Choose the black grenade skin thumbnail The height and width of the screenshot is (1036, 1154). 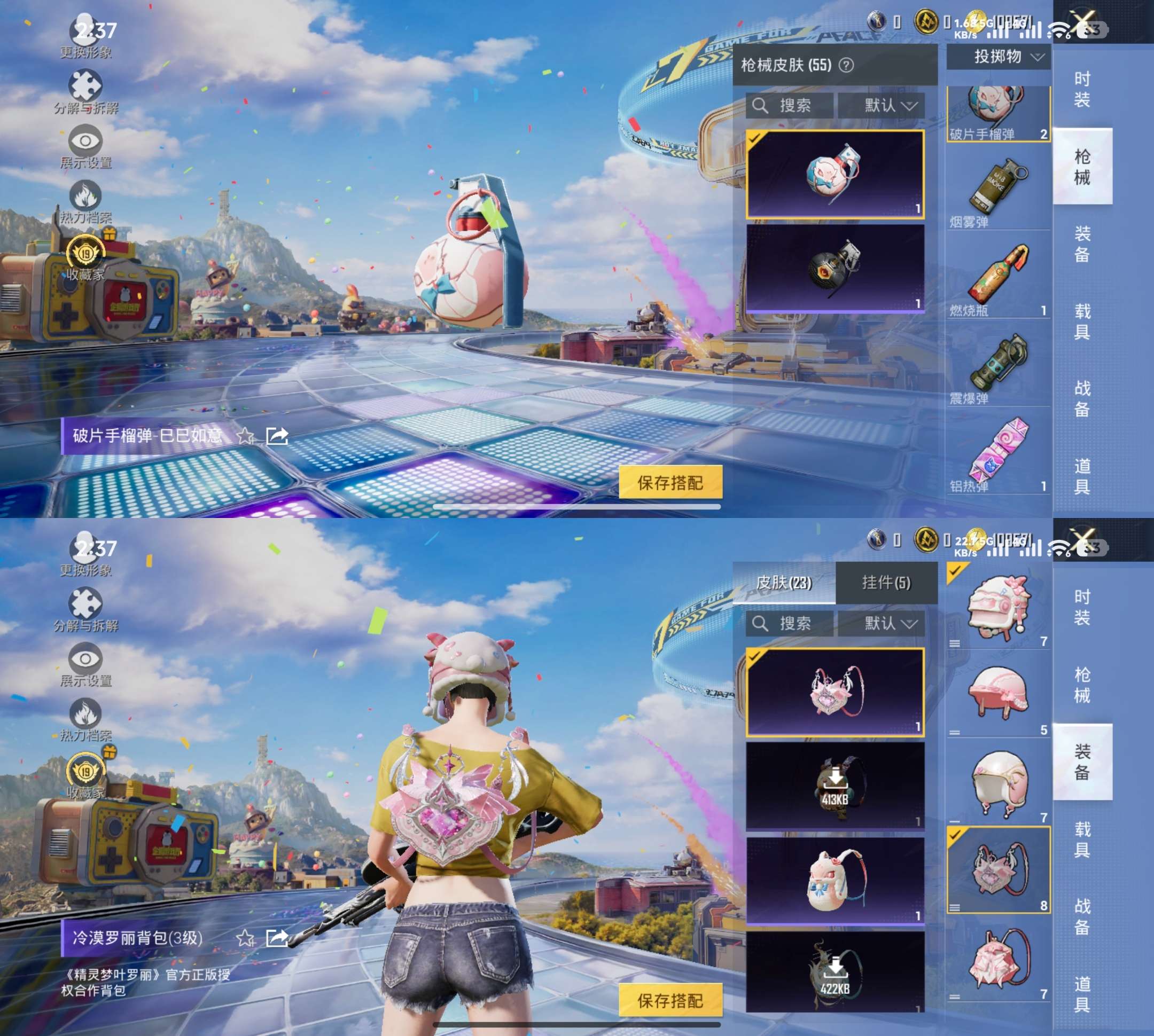pyautogui.click(x=835, y=268)
